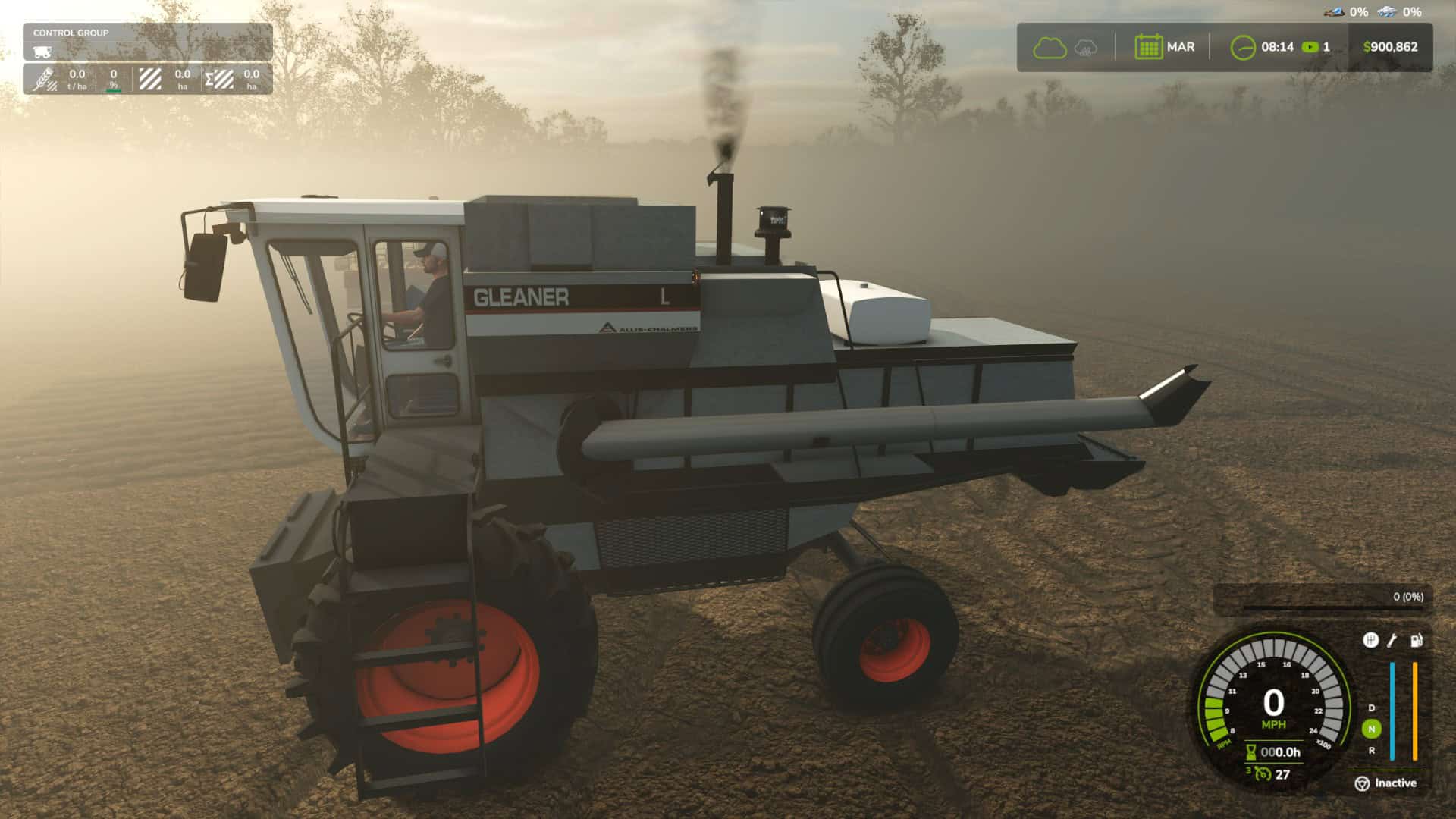The width and height of the screenshot is (1456, 819).
Task: Click the orange fuel level bar
Action: tap(1414, 711)
